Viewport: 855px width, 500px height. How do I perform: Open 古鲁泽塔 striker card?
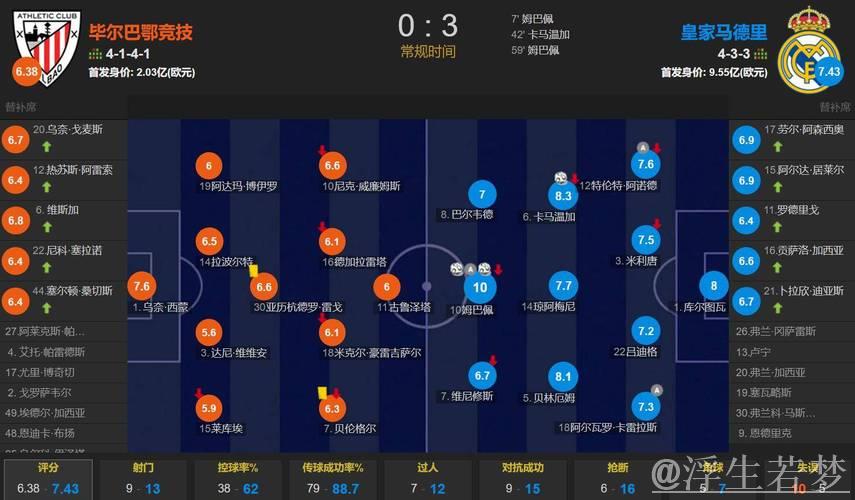point(386,286)
